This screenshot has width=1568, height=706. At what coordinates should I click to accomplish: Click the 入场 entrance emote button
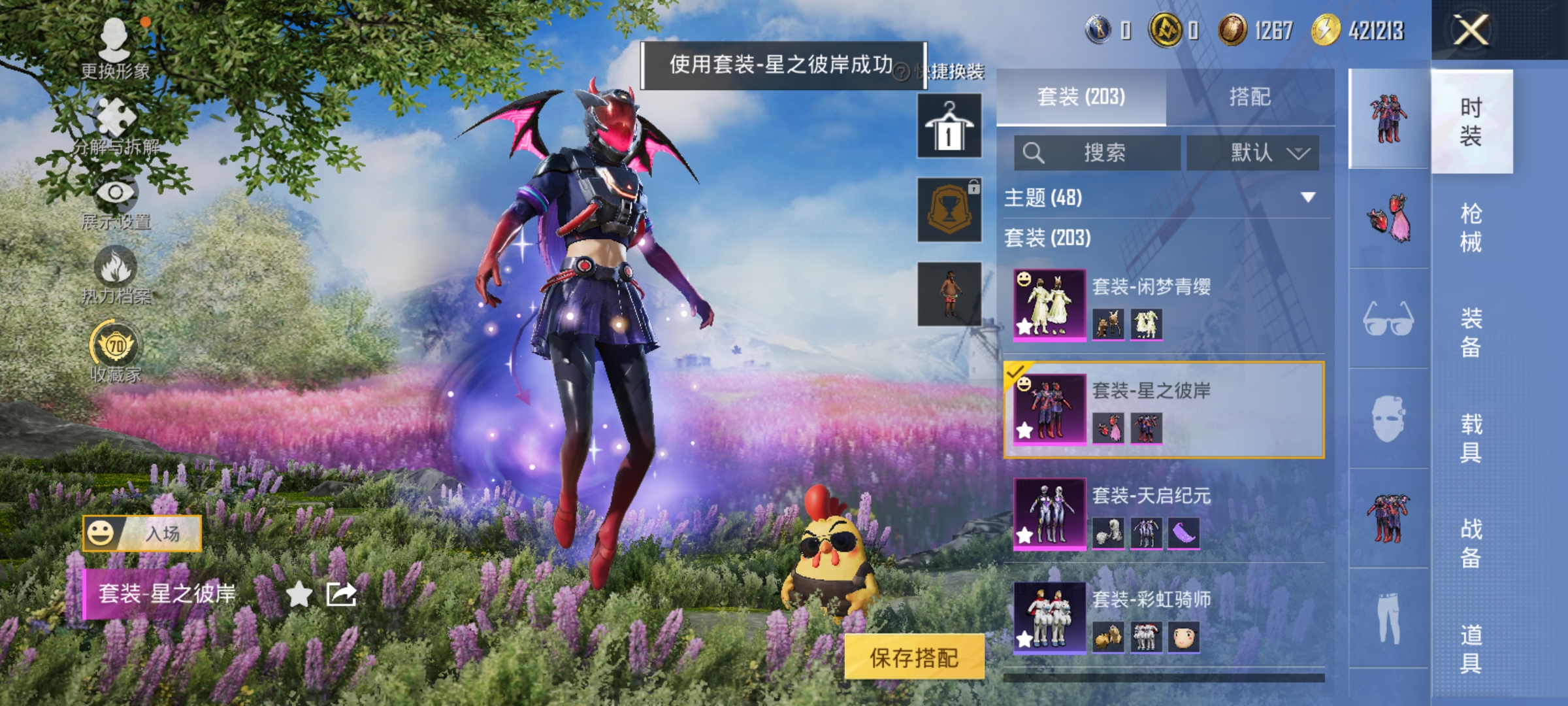tap(142, 533)
